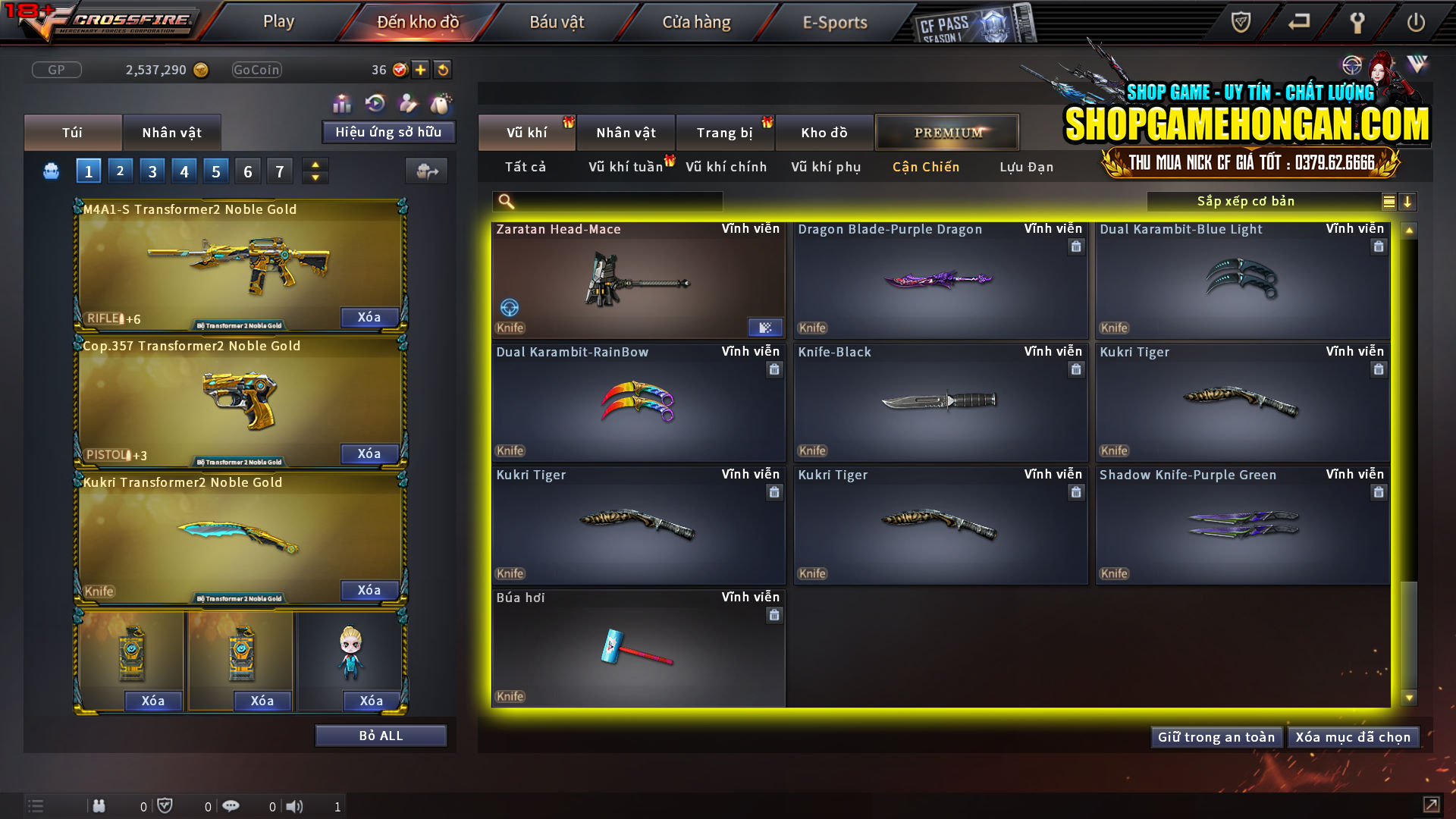Click the power off icon top right
The width and height of the screenshot is (1456, 819).
[1416, 23]
